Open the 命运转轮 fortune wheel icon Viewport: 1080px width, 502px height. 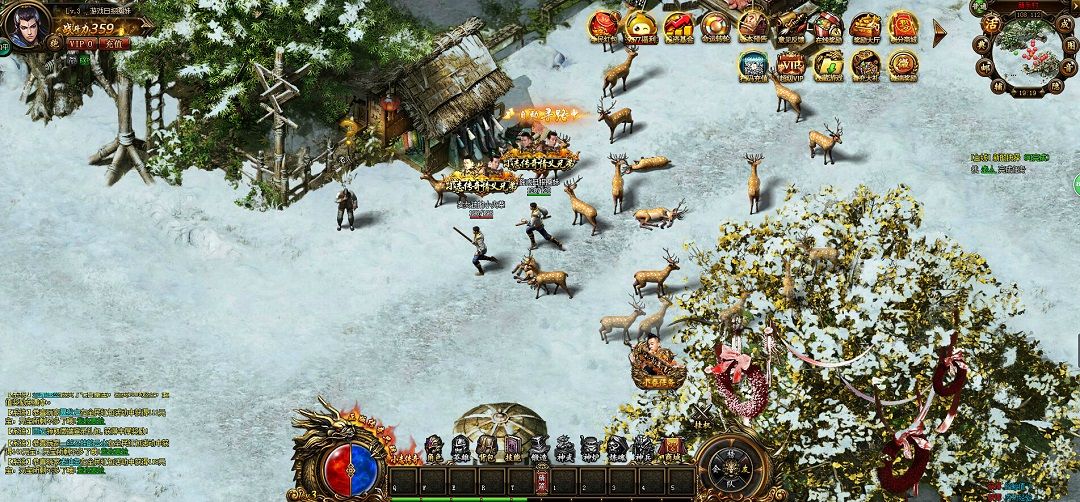[x=715, y=27]
